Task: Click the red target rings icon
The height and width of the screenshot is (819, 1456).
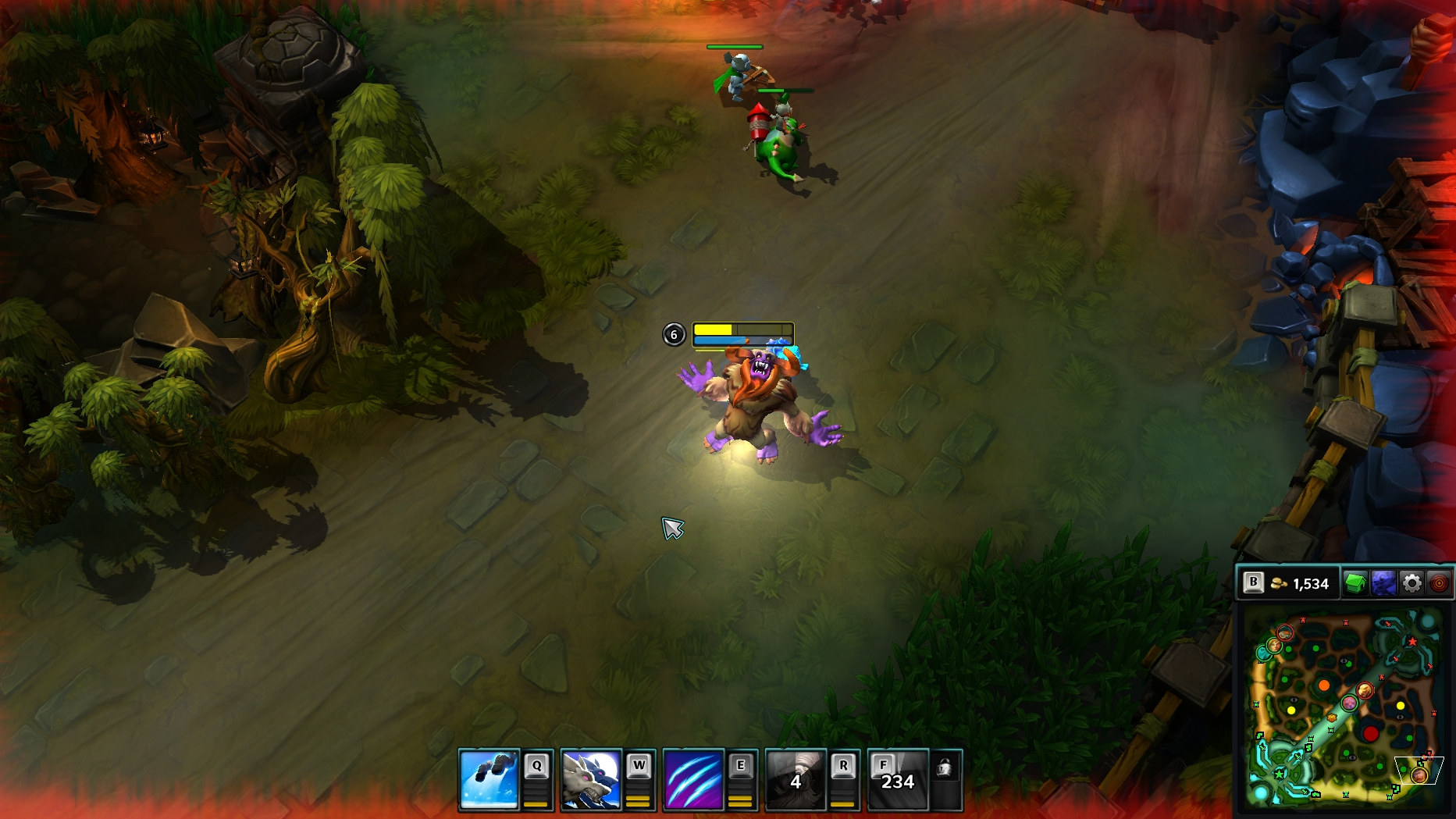Action: click(x=1439, y=583)
